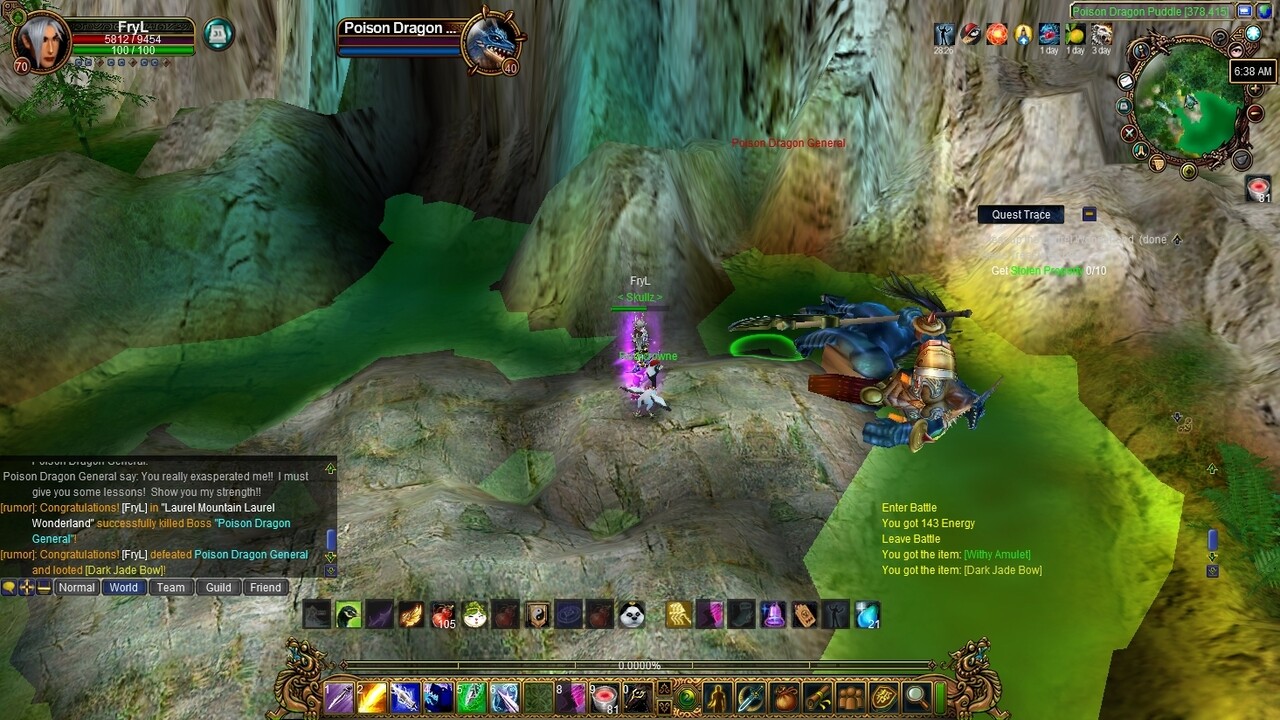Click the Stolen Present quest objective link

pyautogui.click(x=1047, y=269)
